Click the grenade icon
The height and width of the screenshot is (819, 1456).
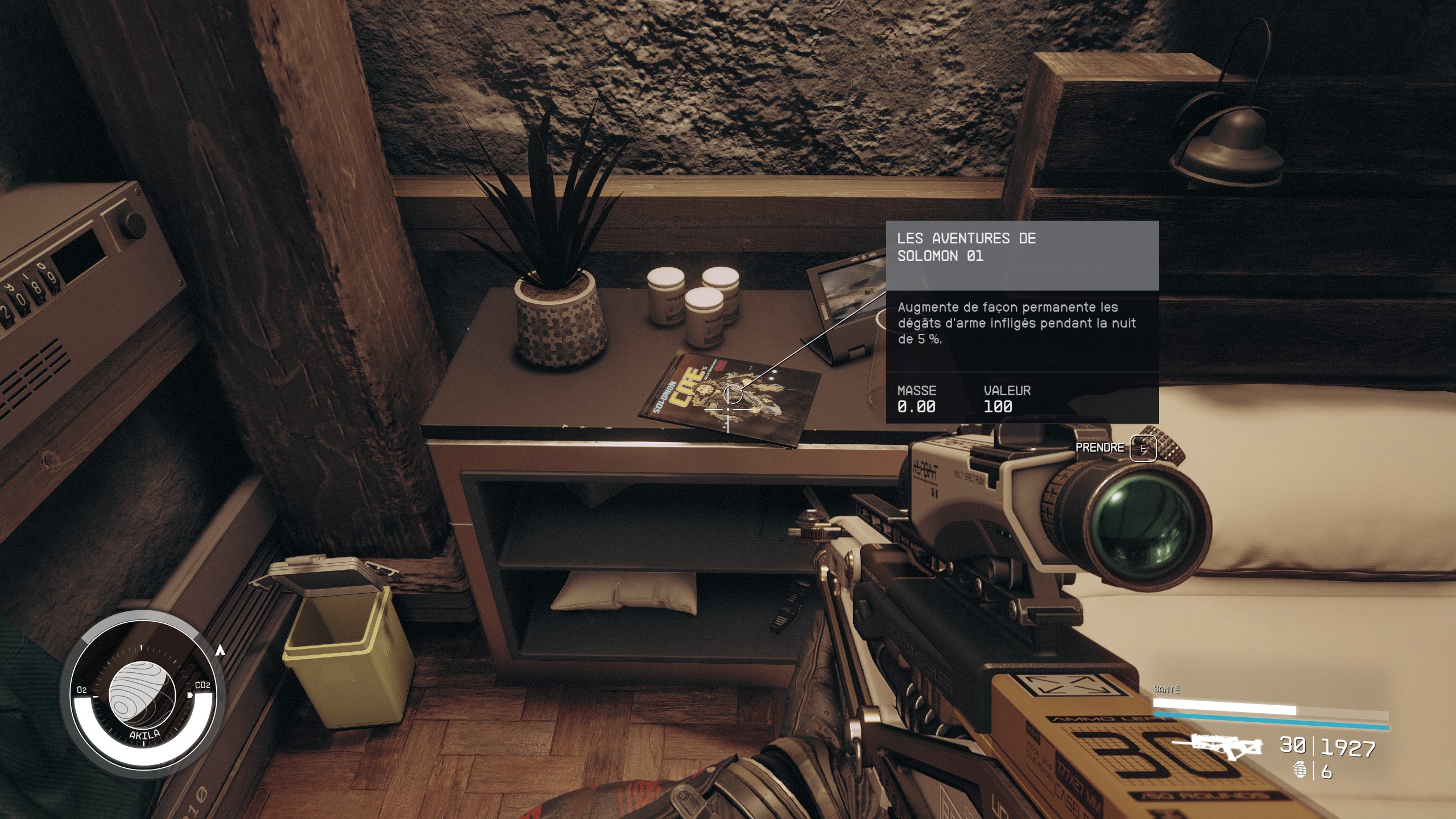[x=1299, y=771]
